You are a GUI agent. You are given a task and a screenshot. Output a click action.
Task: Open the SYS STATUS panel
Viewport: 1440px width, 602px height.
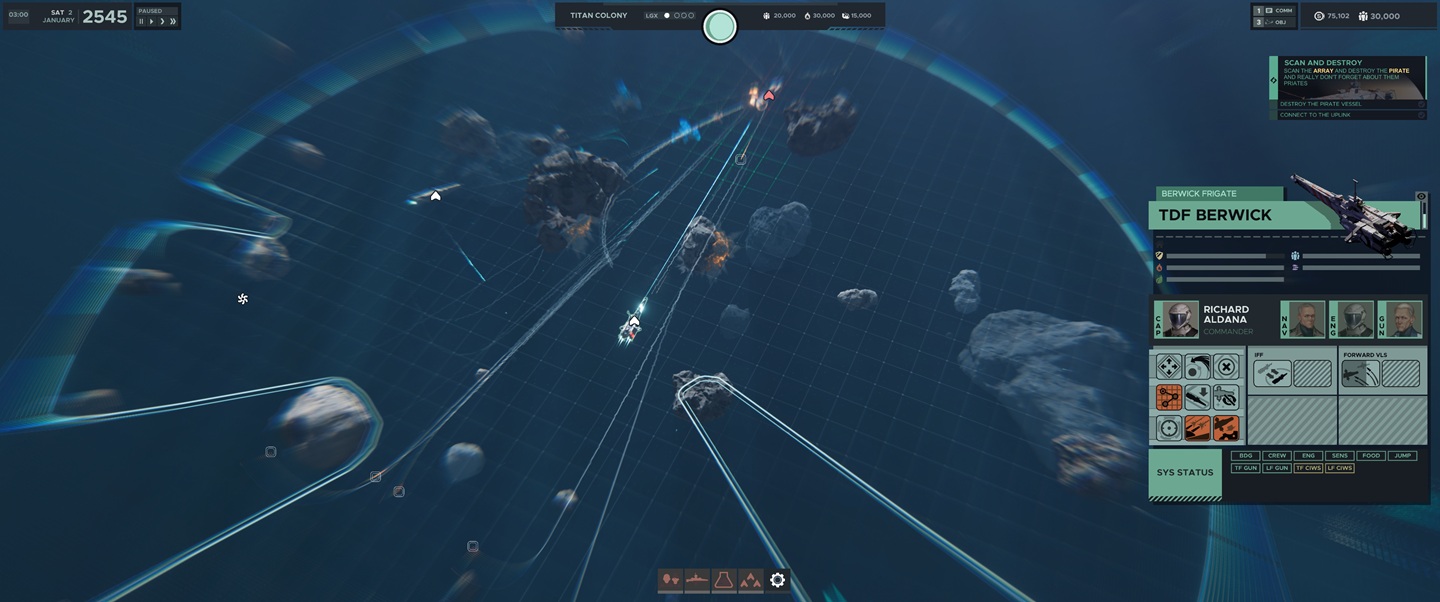[1185, 473]
